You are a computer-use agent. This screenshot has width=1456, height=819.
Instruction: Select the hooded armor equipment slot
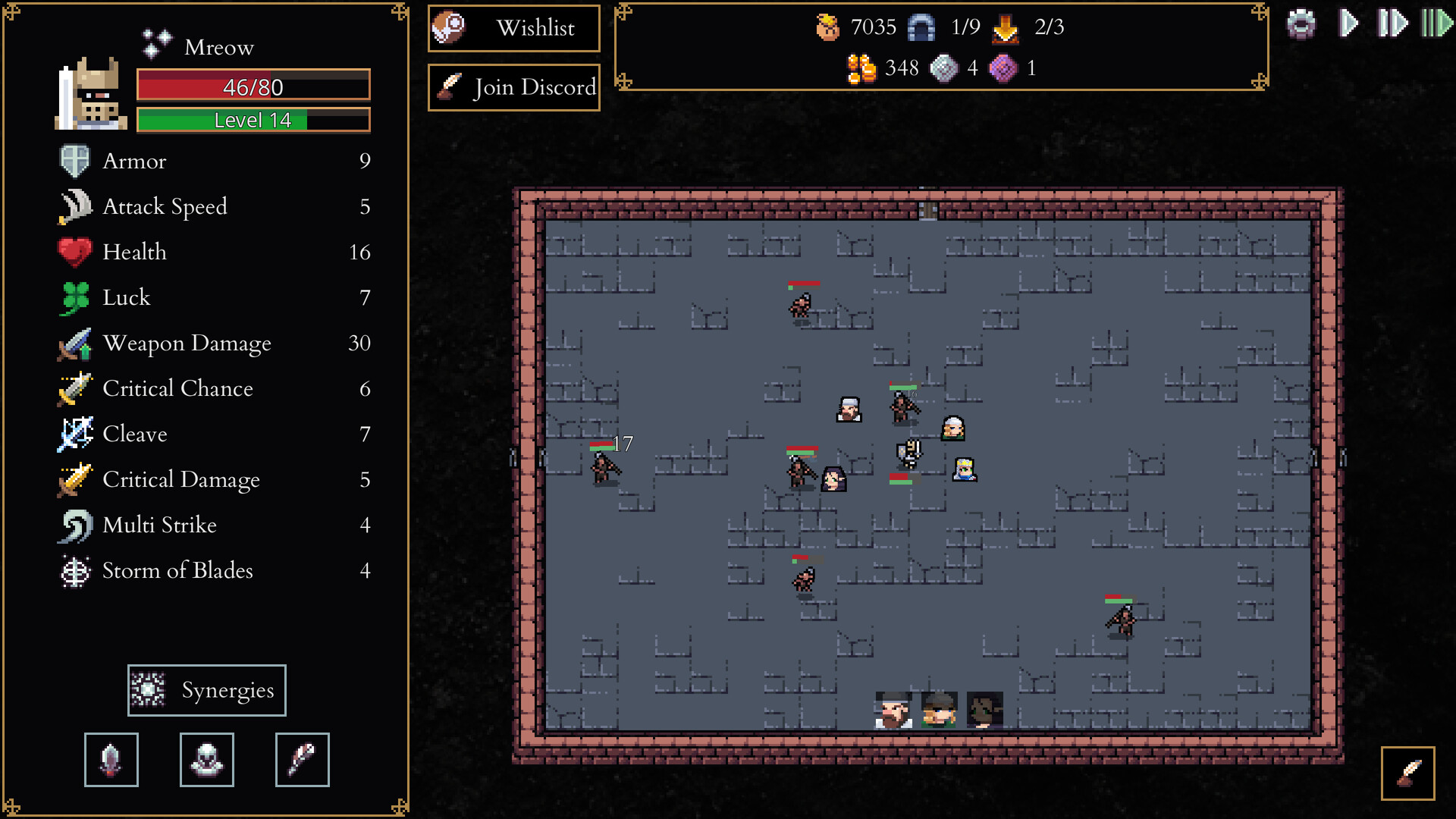pyautogui.click(x=206, y=759)
